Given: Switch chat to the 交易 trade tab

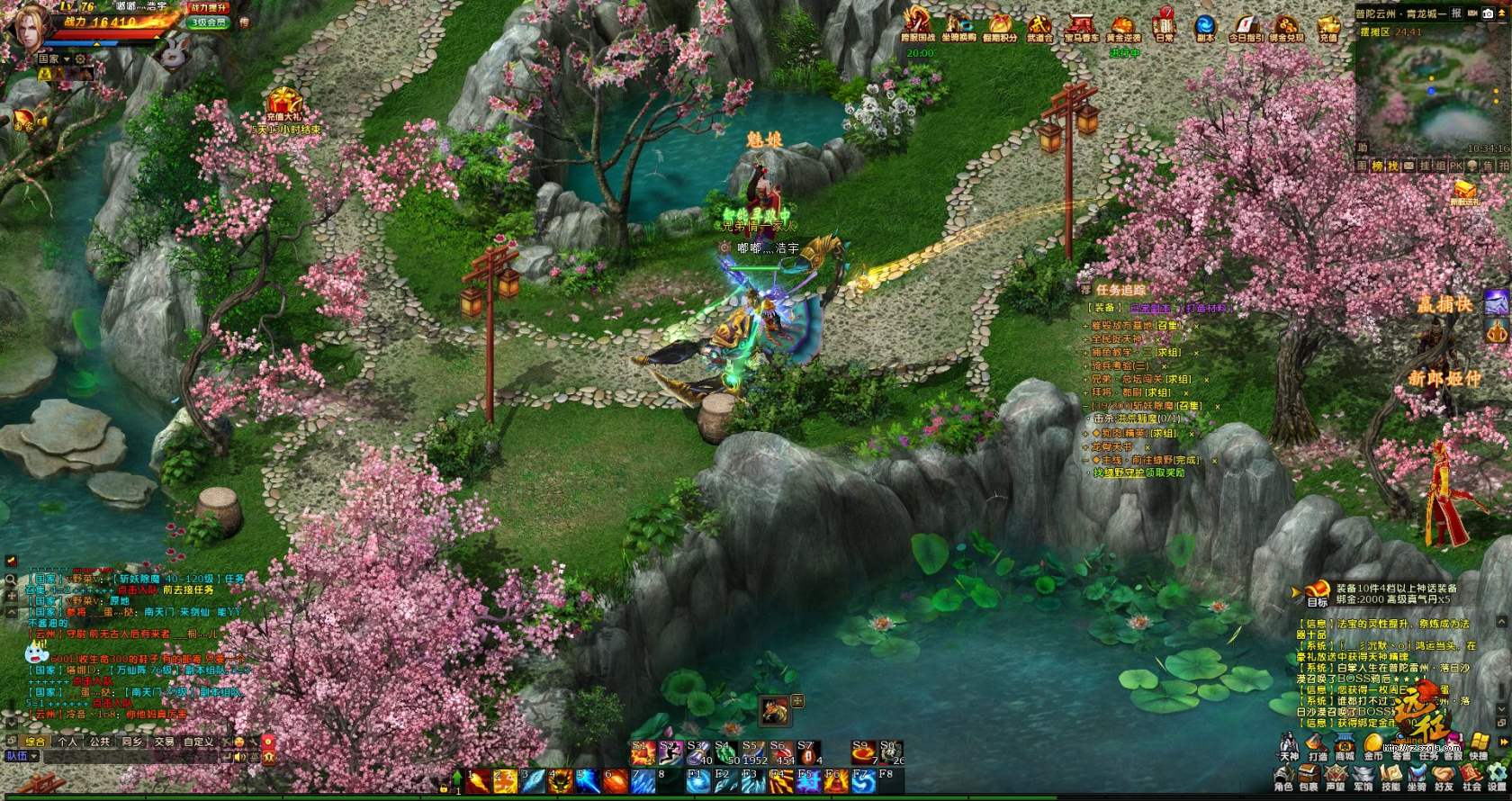Looking at the screenshot, I should click(164, 742).
